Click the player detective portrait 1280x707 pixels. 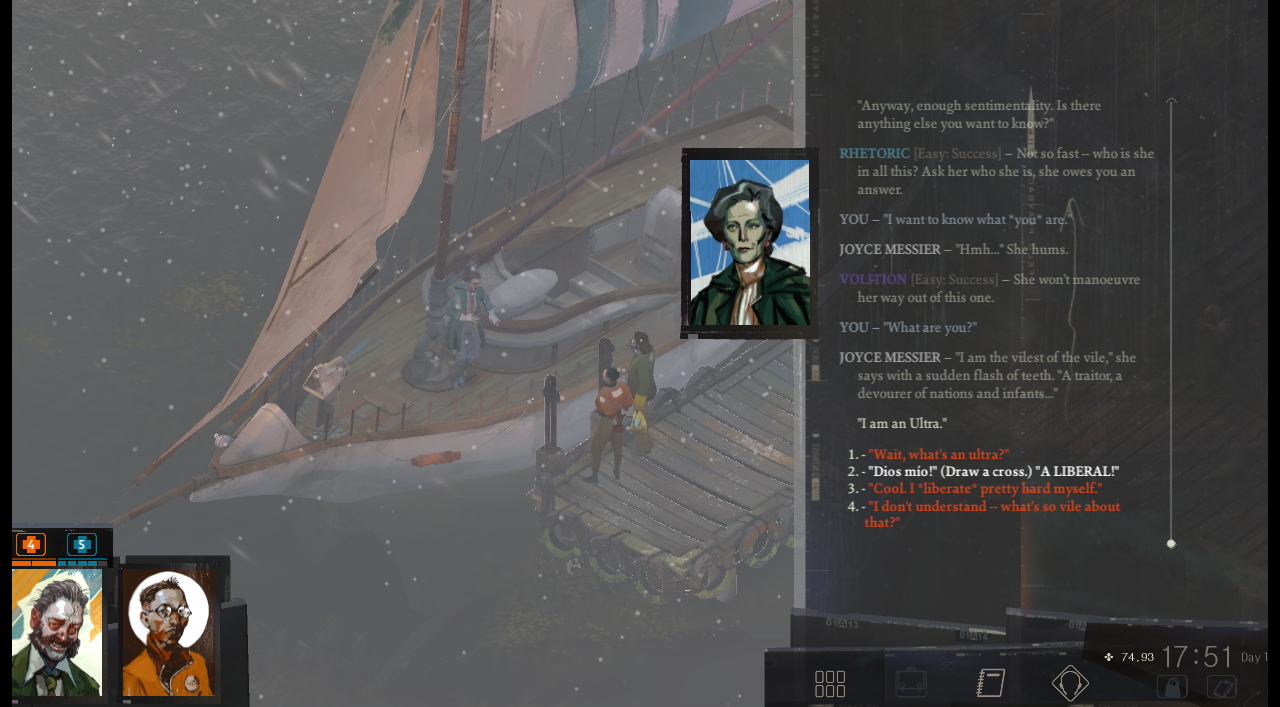[57, 632]
